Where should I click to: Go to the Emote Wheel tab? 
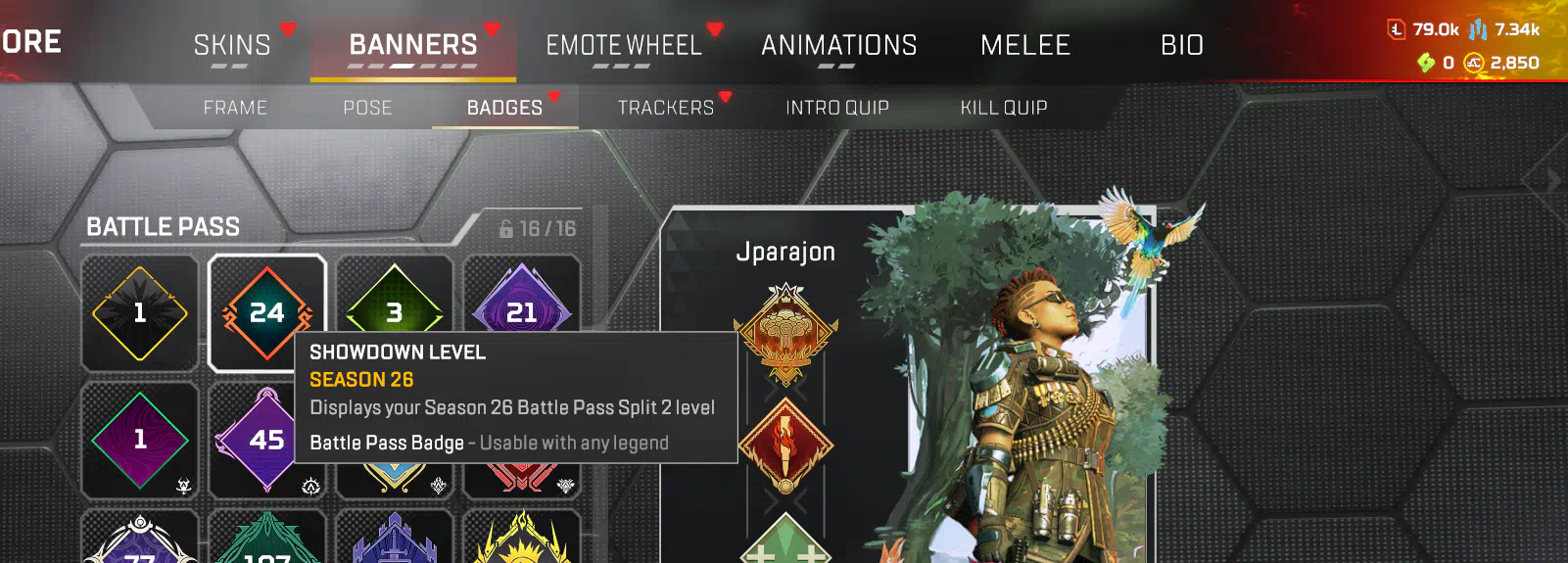click(x=624, y=45)
